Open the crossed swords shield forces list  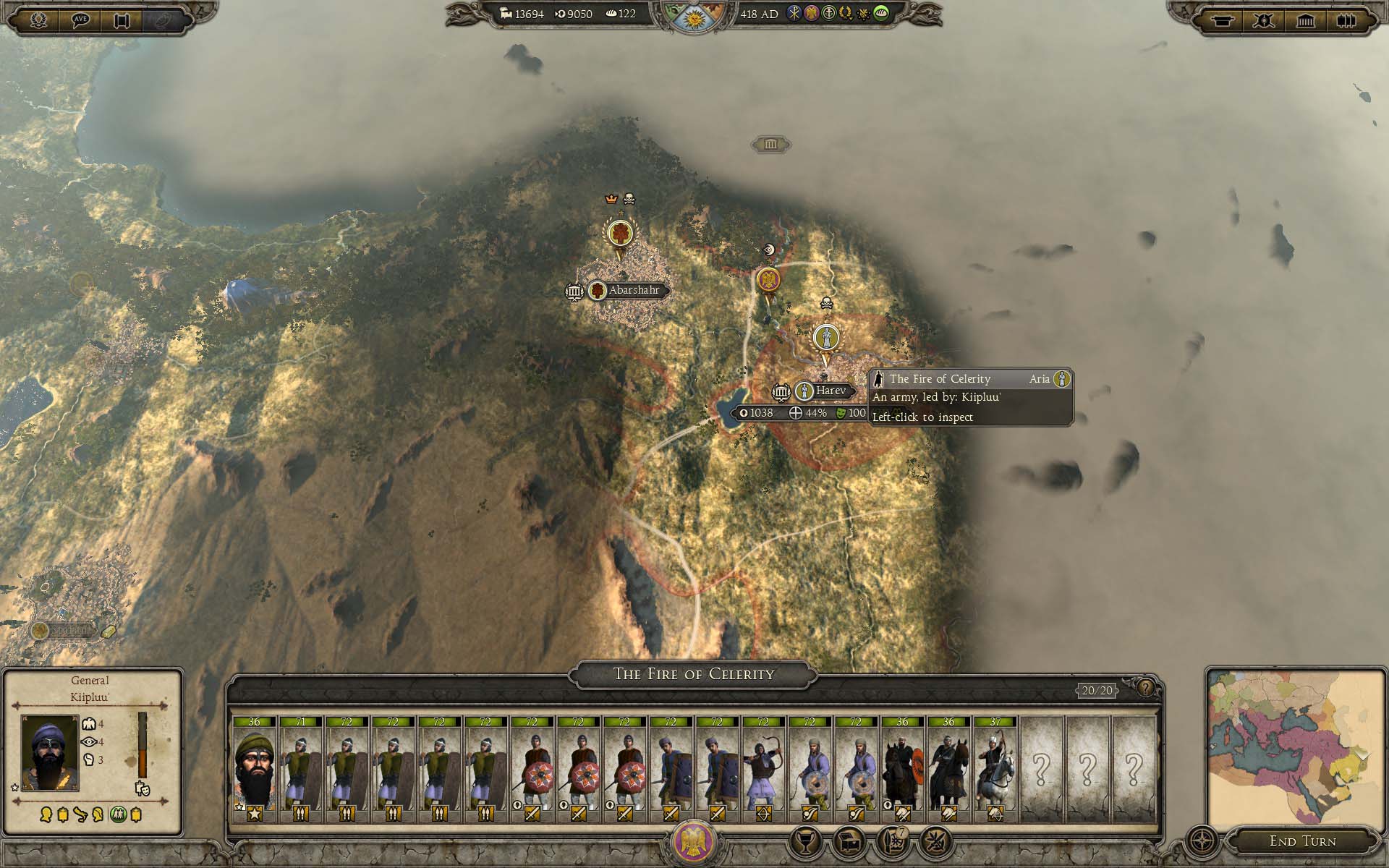(x=1263, y=20)
